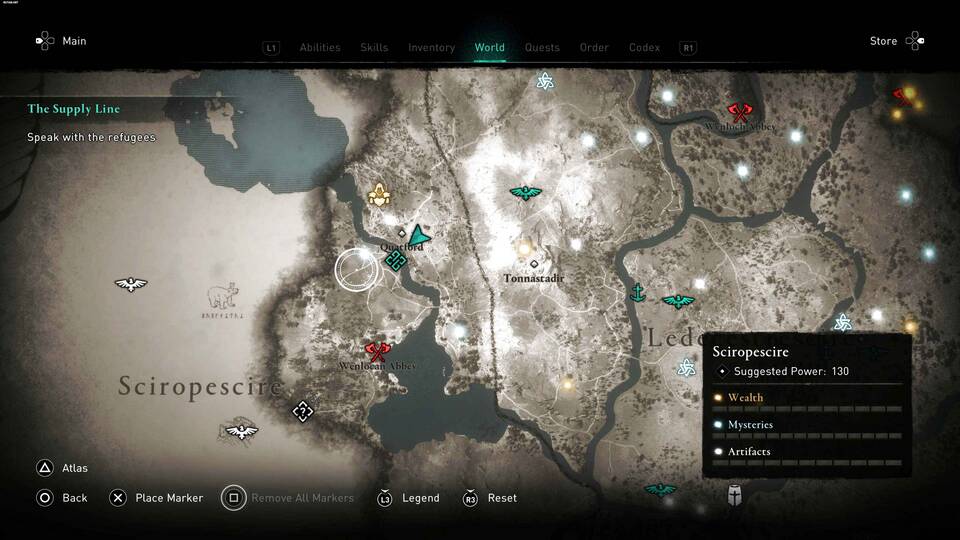Click the anchor harbor marker

636,292
